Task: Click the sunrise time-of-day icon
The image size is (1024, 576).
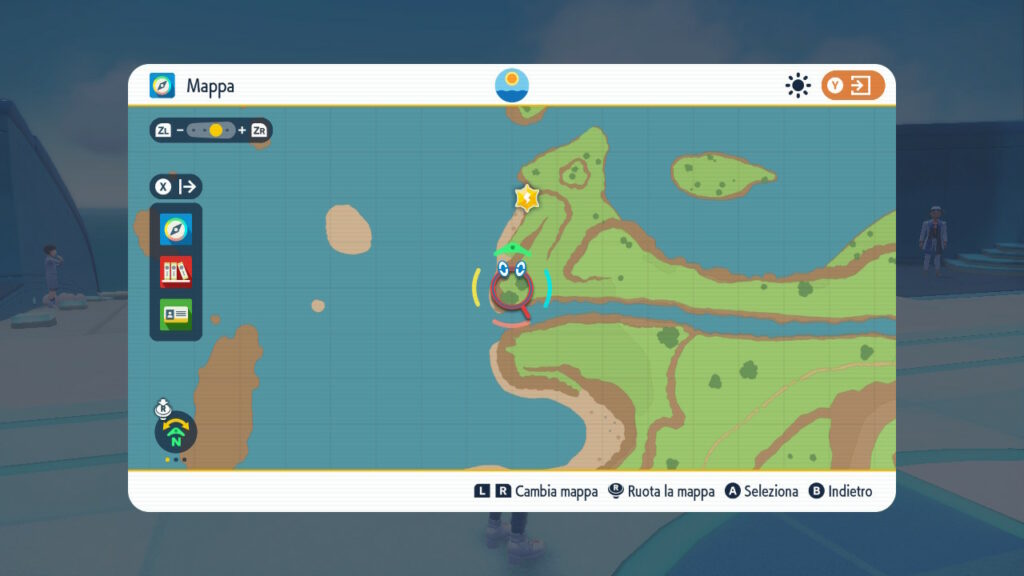Action: [x=512, y=86]
